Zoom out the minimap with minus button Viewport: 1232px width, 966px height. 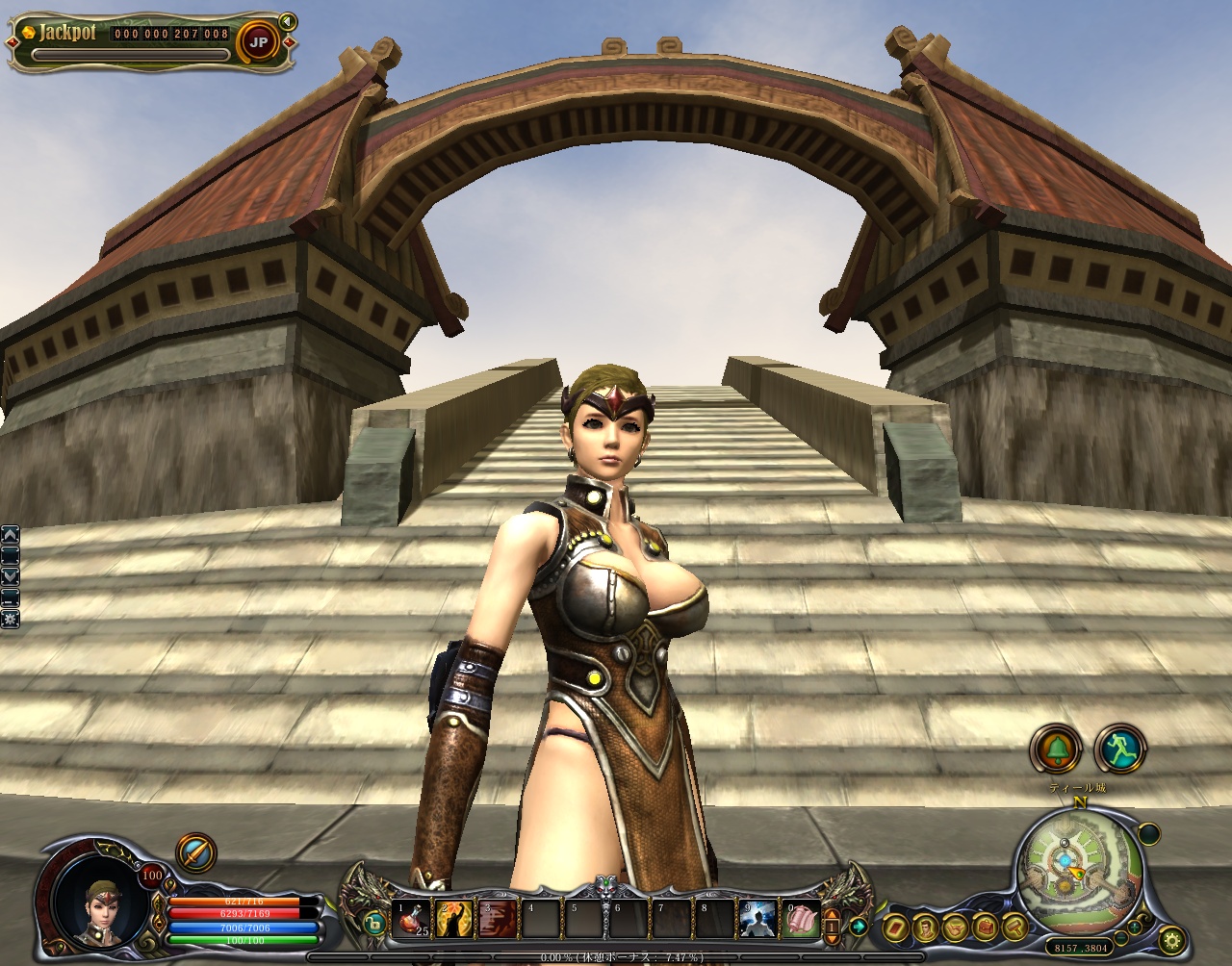(x=1121, y=938)
